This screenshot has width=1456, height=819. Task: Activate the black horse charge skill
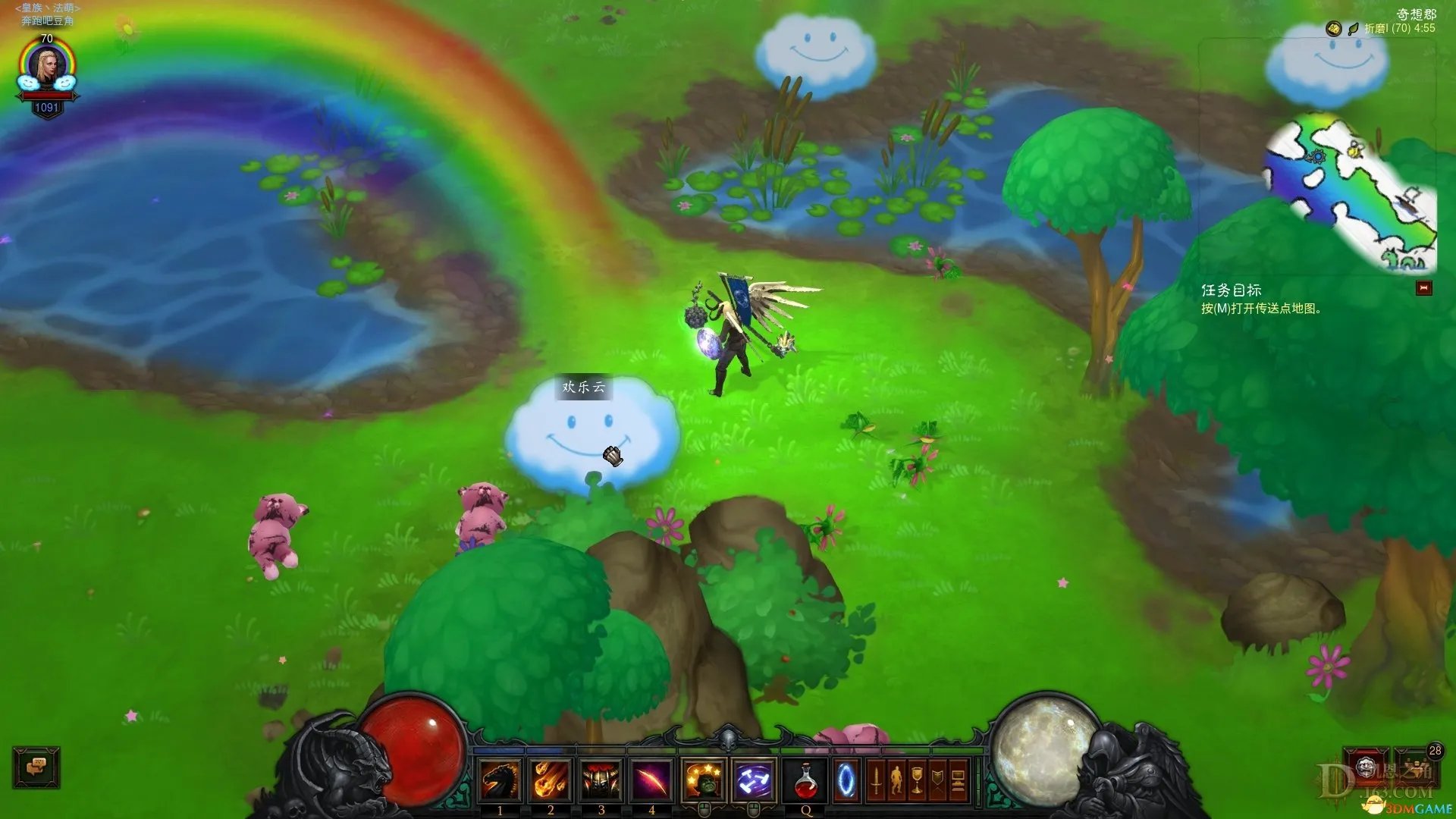[x=500, y=780]
